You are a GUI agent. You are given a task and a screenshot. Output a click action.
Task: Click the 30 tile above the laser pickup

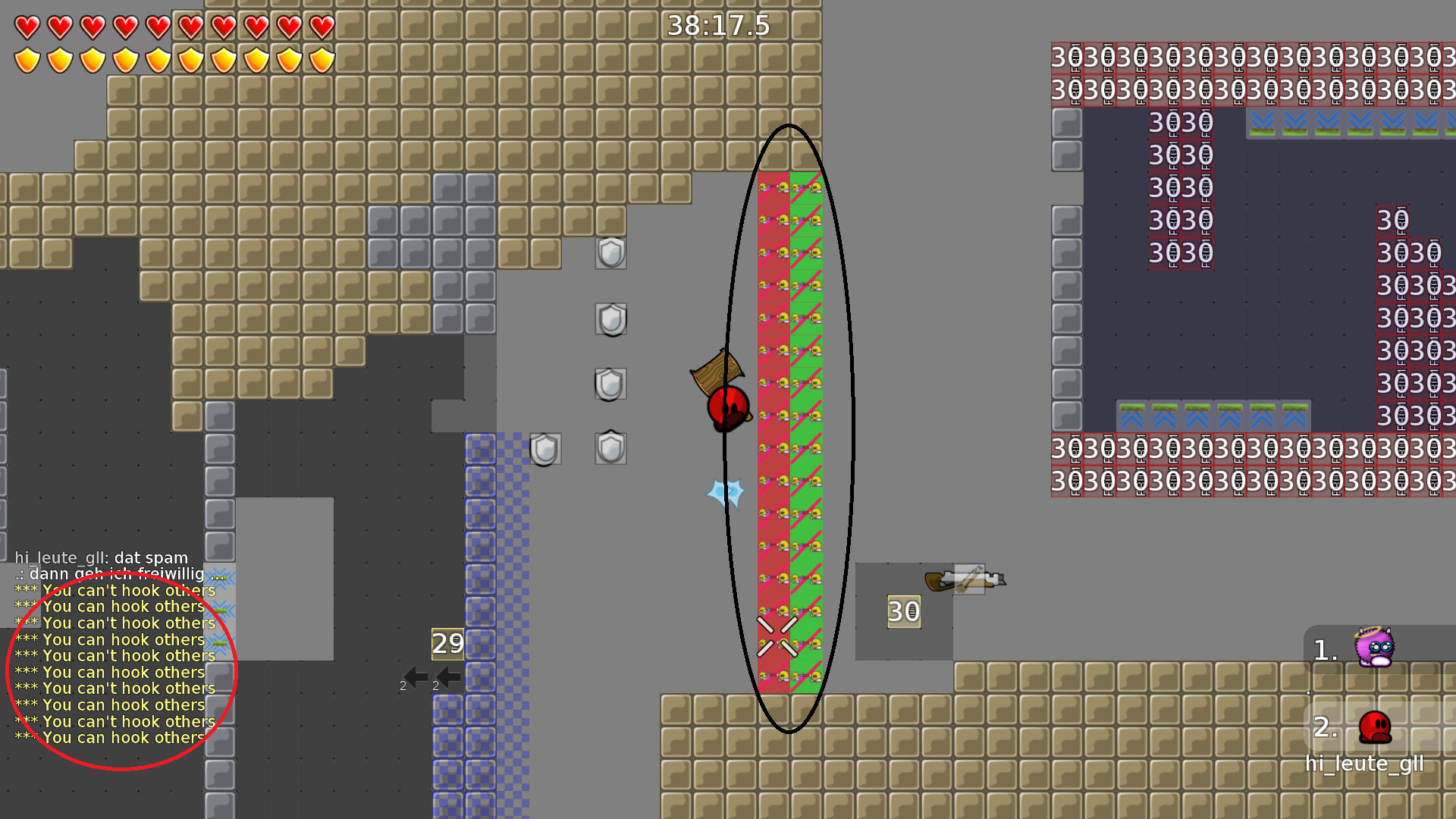point(902,610)
